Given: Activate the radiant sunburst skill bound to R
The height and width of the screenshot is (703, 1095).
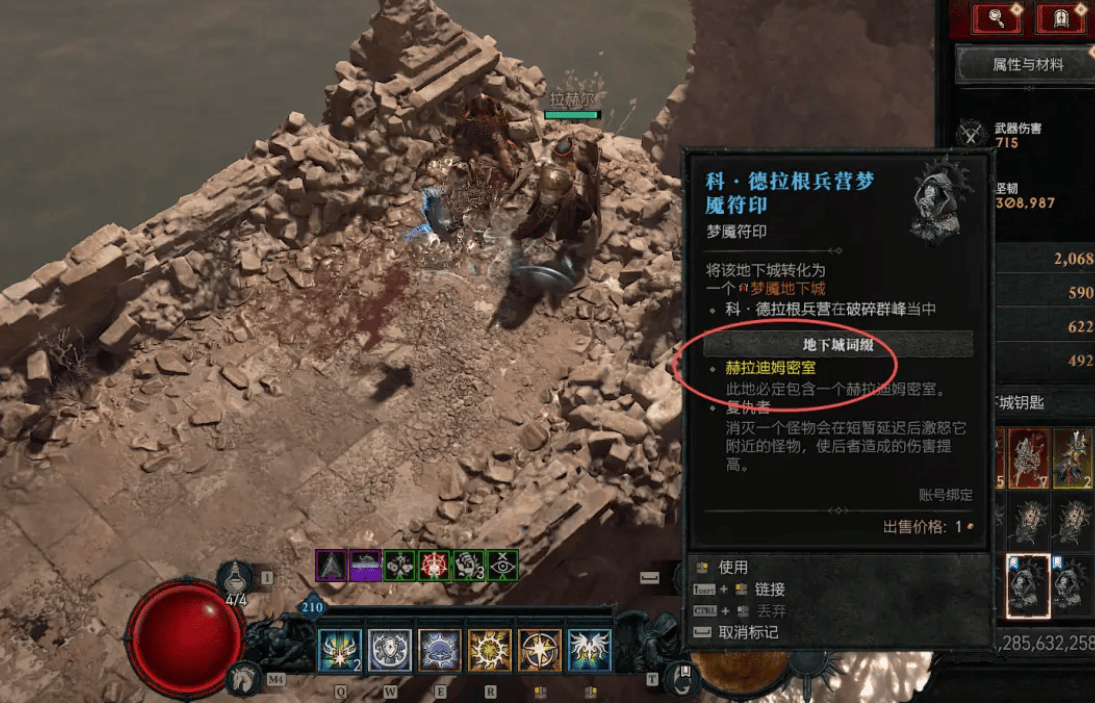Looking at the screenshot, I should pos(489,650).
